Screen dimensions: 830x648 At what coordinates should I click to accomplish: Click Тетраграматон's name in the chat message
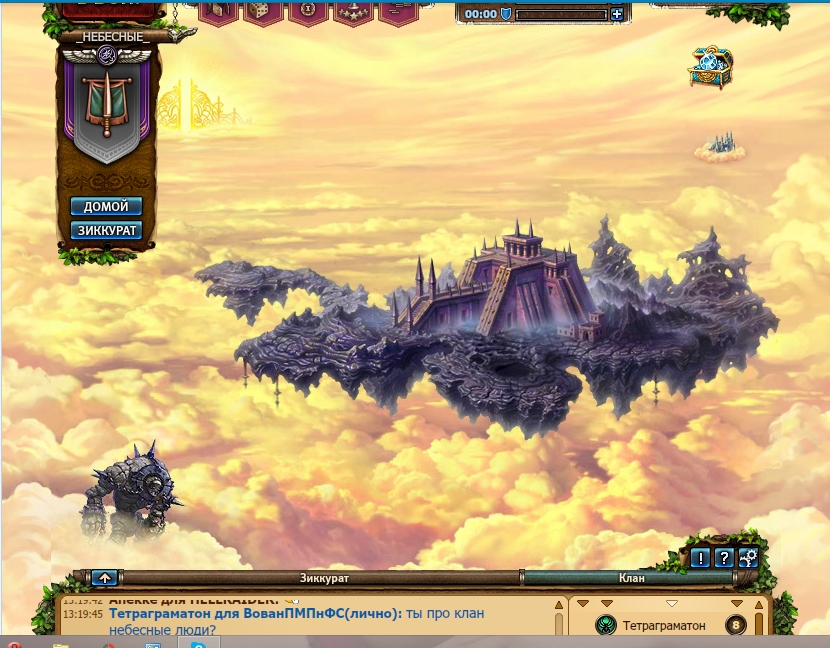click(167, 614)
